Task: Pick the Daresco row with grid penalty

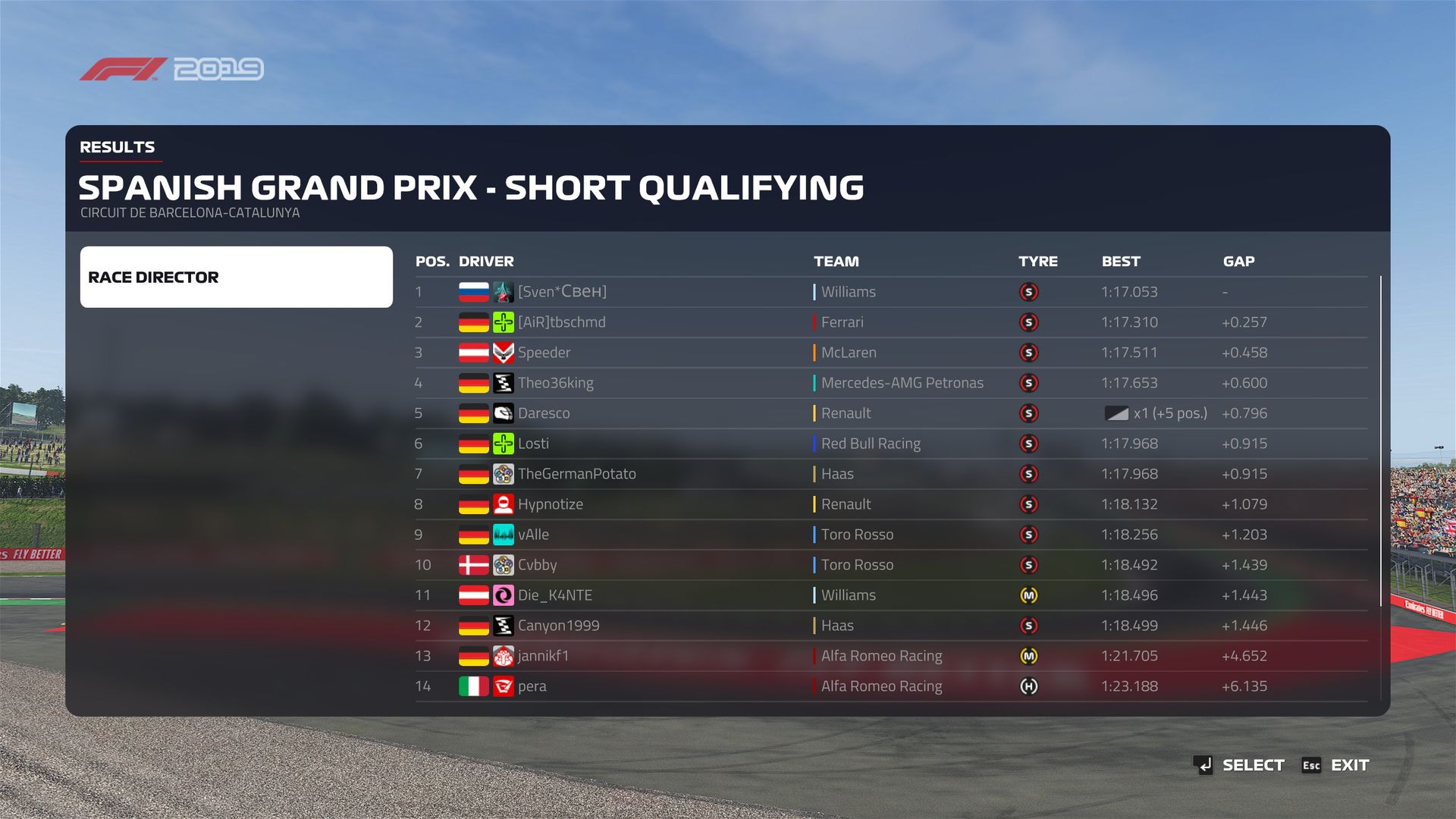Action: 544,413
